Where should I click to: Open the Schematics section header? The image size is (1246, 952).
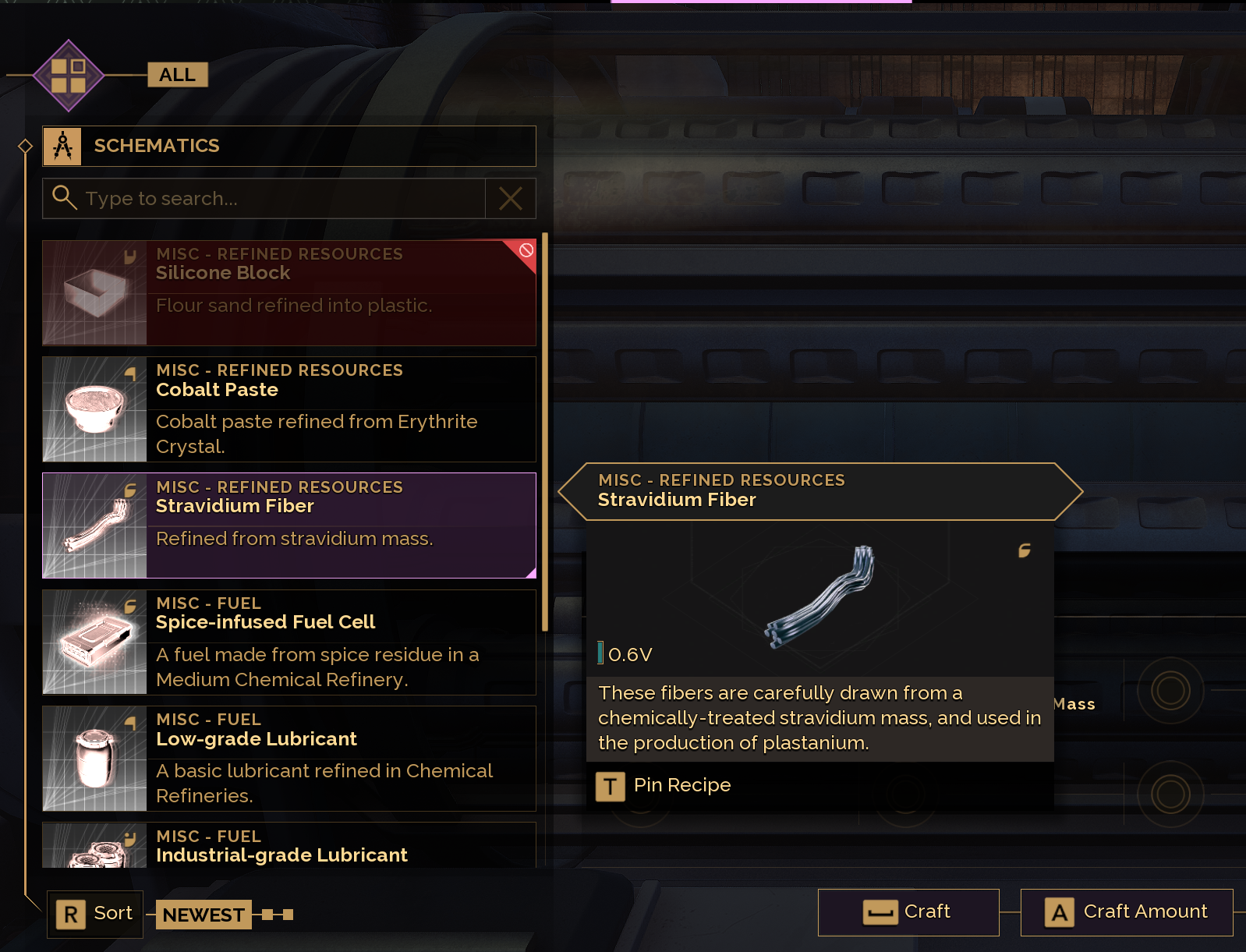(x=288, y=146)
